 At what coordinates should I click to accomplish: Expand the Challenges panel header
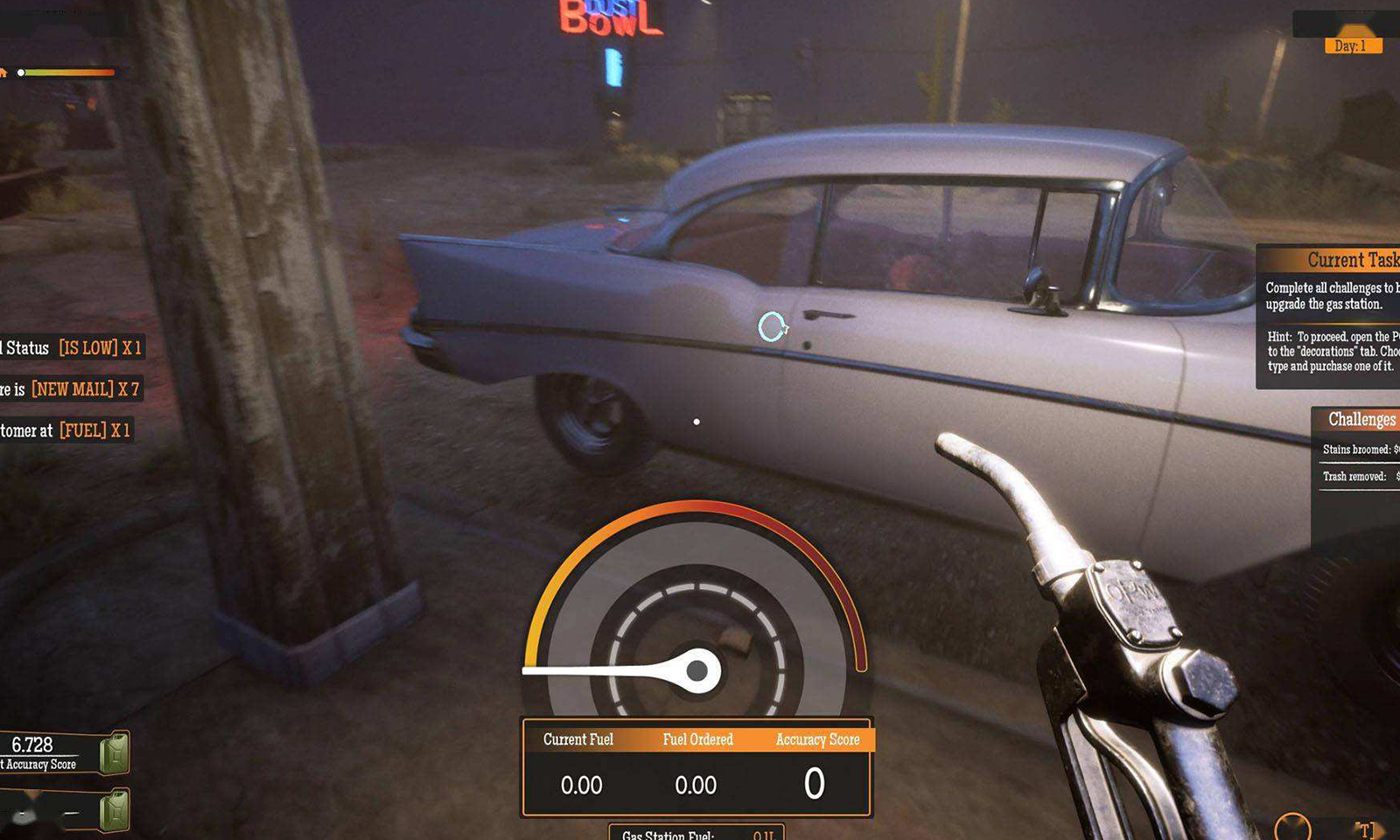point(1361,420)
